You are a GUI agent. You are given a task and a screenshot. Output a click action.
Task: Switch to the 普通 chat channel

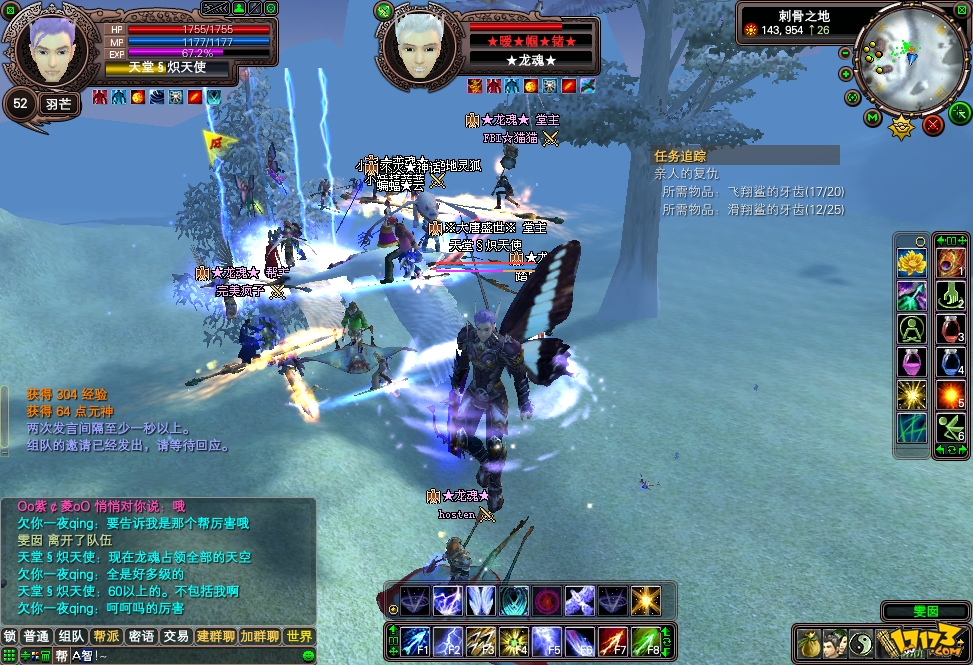[37, 636]
